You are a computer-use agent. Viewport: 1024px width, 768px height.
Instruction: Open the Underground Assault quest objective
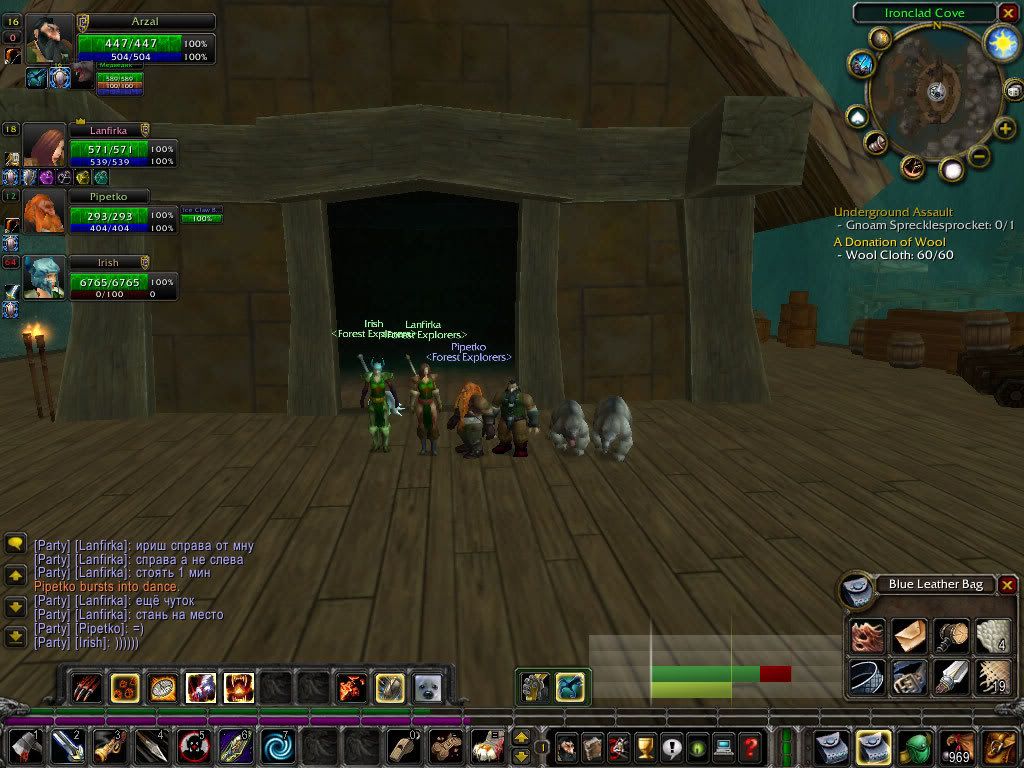point(893,212)
